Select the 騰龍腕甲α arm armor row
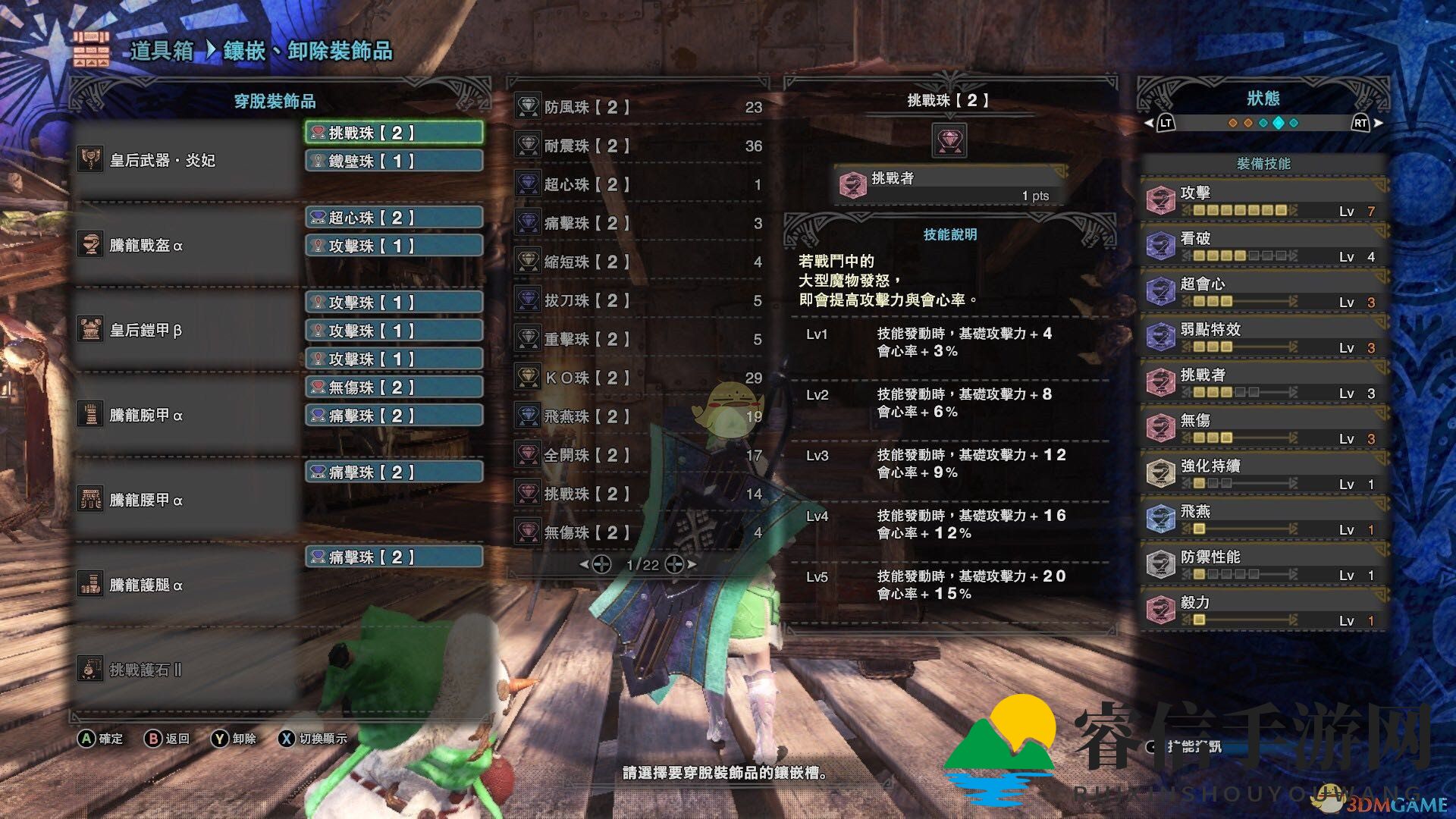1456x819 pixels. coord(186,415)
